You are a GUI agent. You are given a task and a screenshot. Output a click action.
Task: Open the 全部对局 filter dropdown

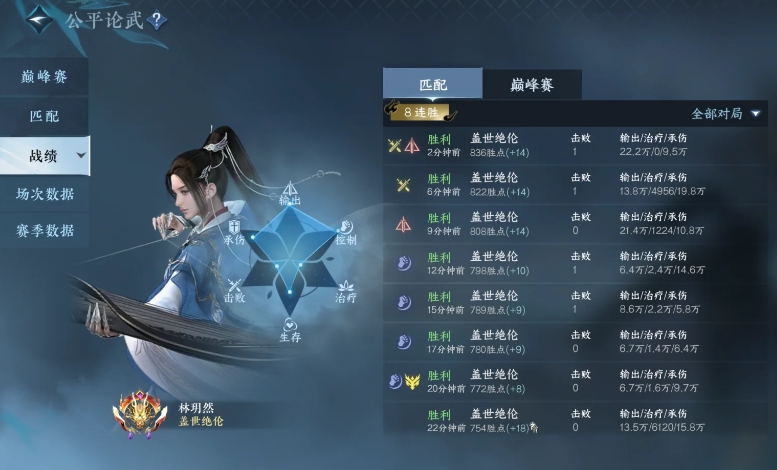coord(725,114)
